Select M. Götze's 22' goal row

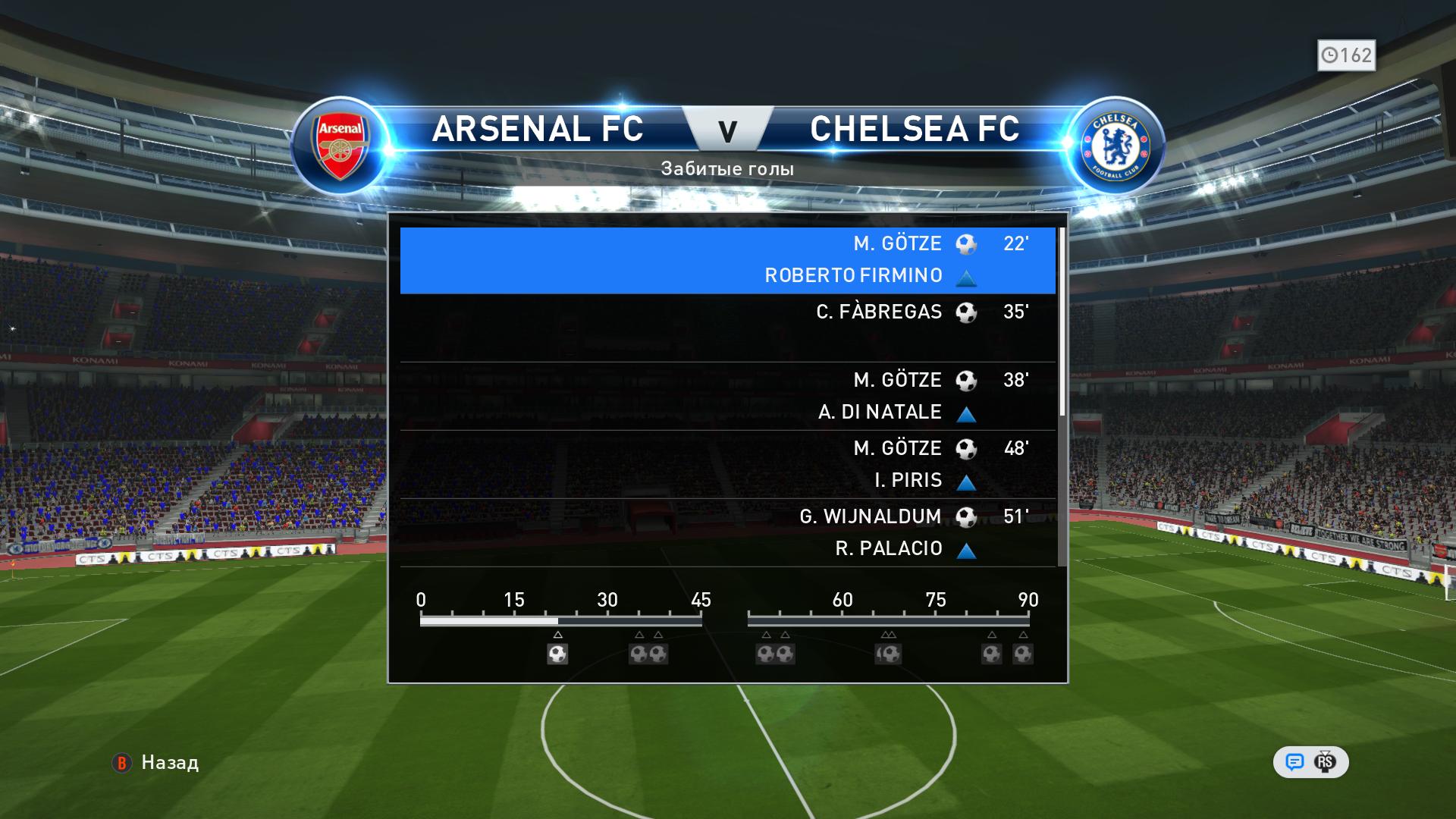[726, 259]
